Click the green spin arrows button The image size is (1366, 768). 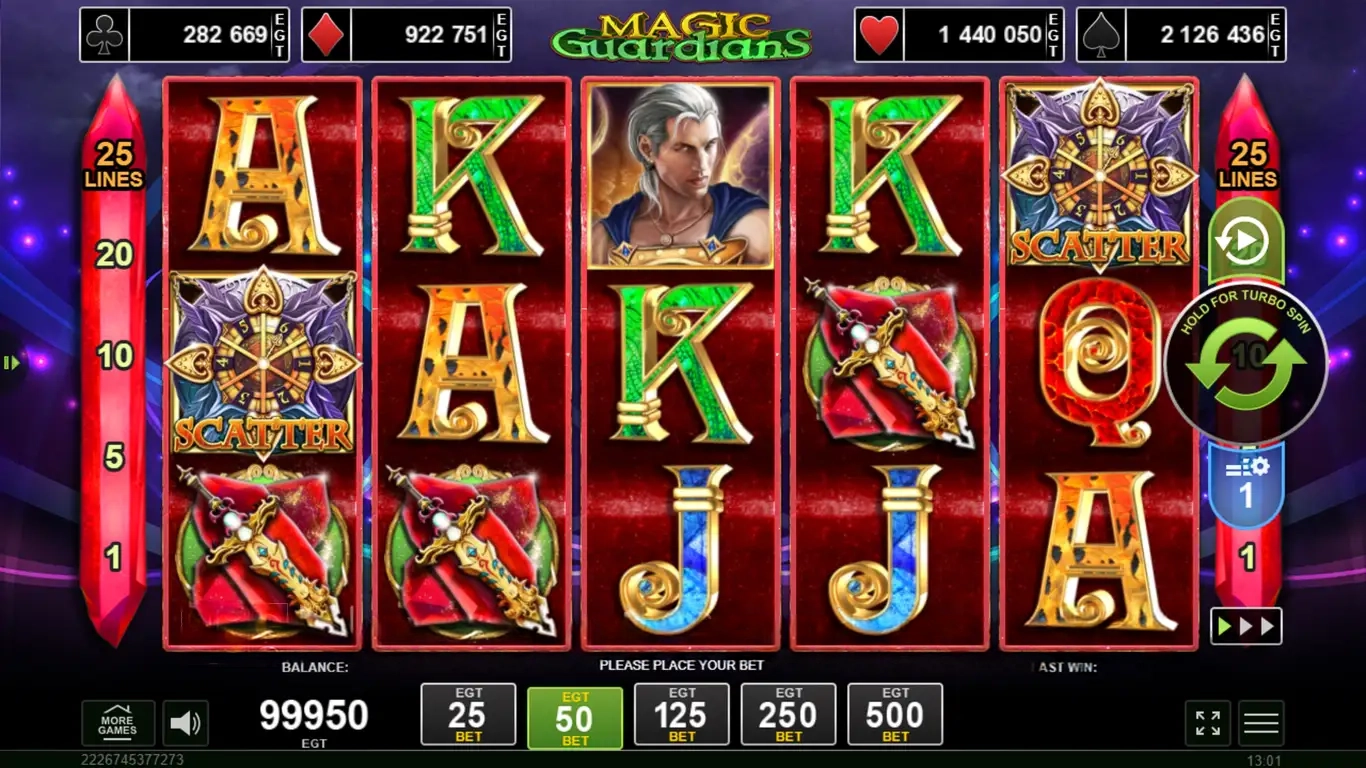pyautogui.click(x=1246, y=363)
